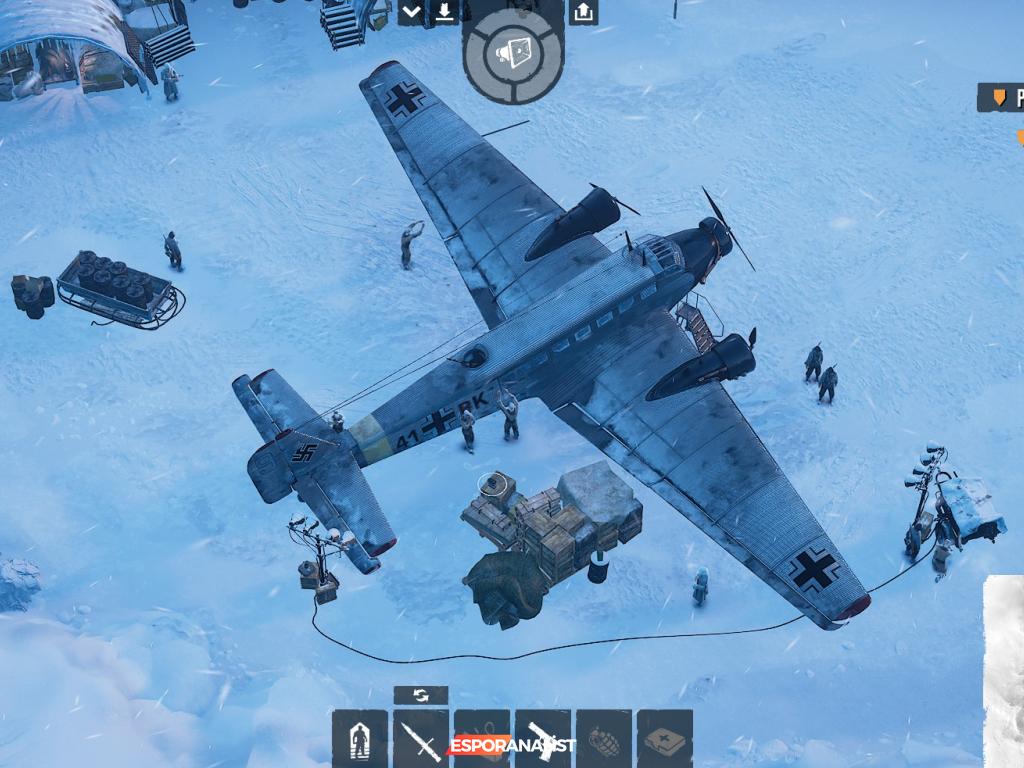Use the first aid kit slot
The width and height of the screenshot is (1024, 768).
[x=665, y=738]
